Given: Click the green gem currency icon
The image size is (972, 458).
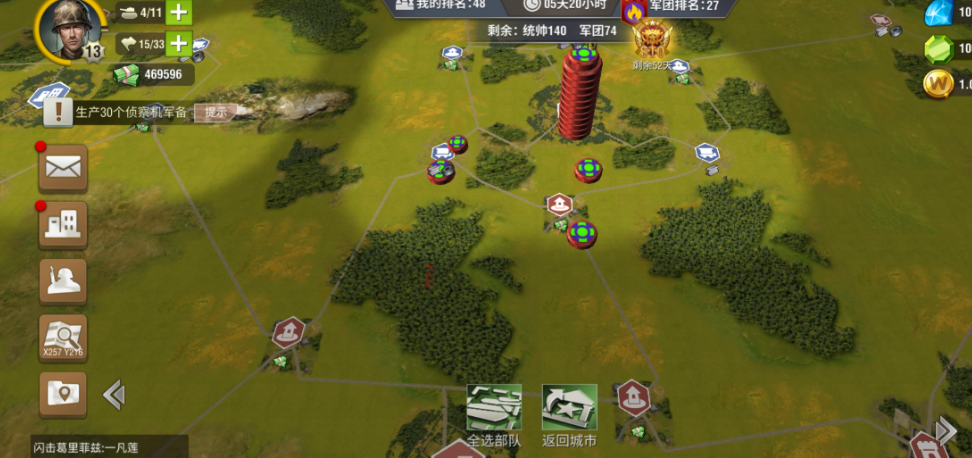Looking at the screenshot, I should pos(938,49).
